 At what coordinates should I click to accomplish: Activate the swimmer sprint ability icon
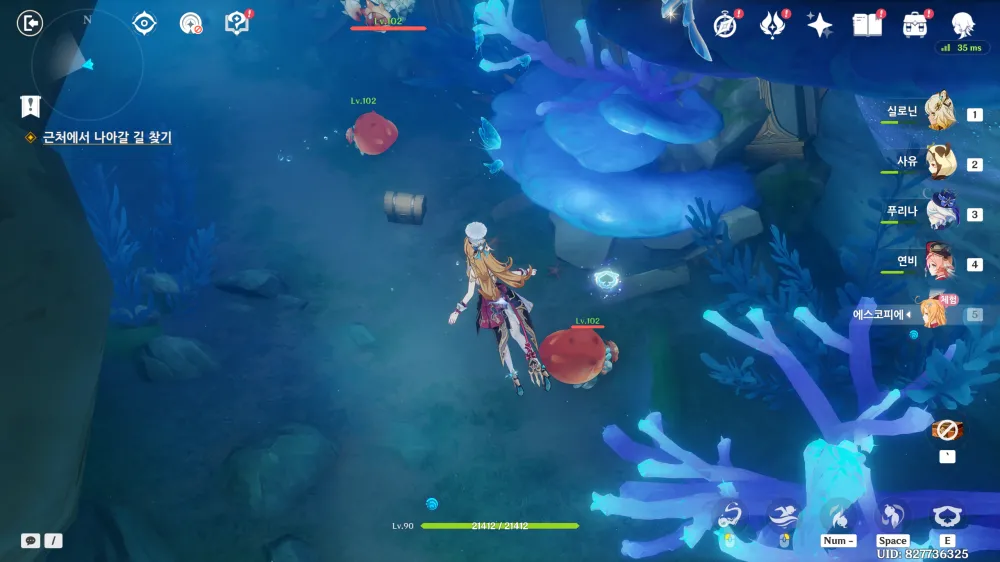[783, 515]
